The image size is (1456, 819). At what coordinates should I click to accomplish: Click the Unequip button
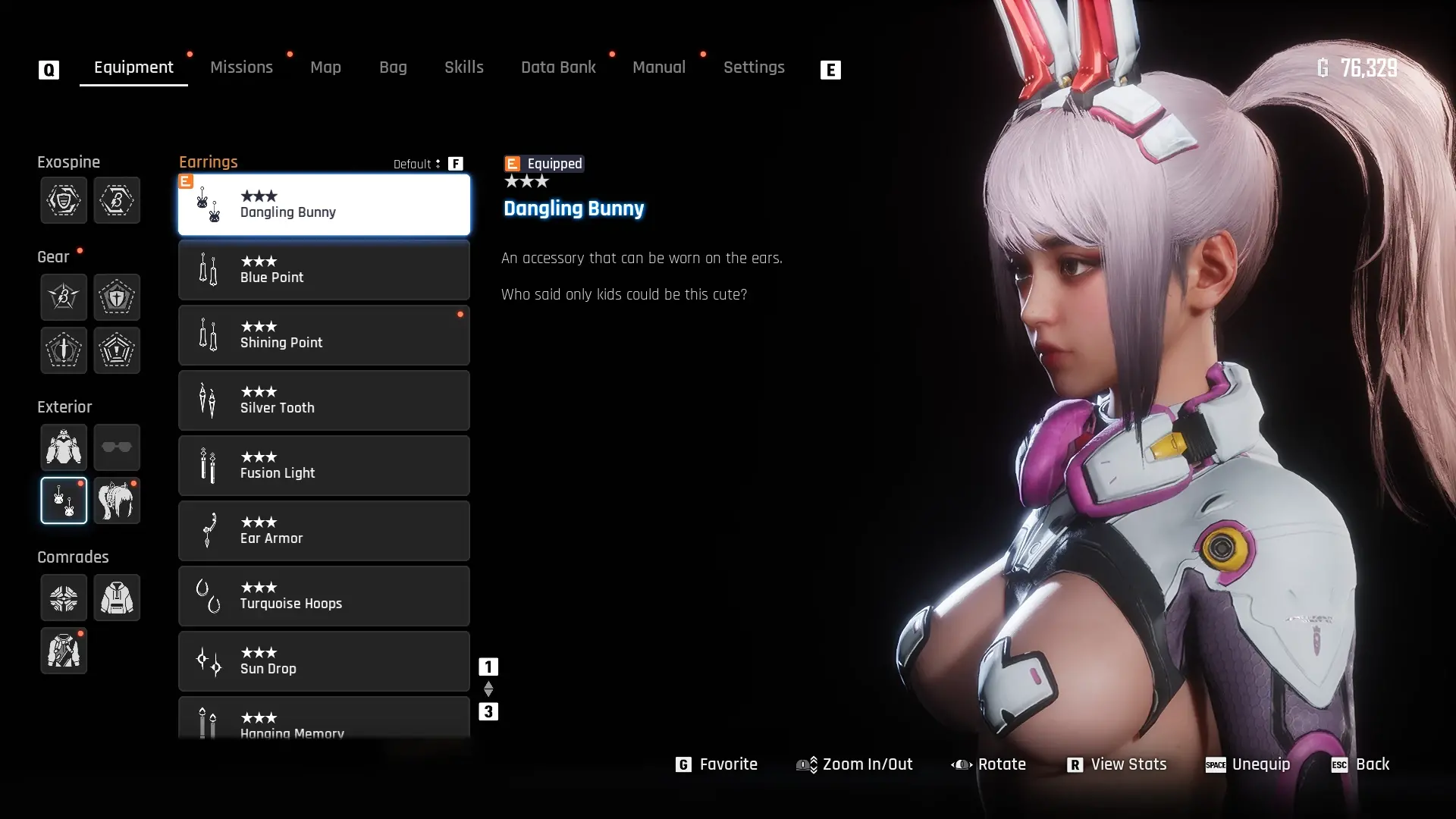tap(1248, 764)
